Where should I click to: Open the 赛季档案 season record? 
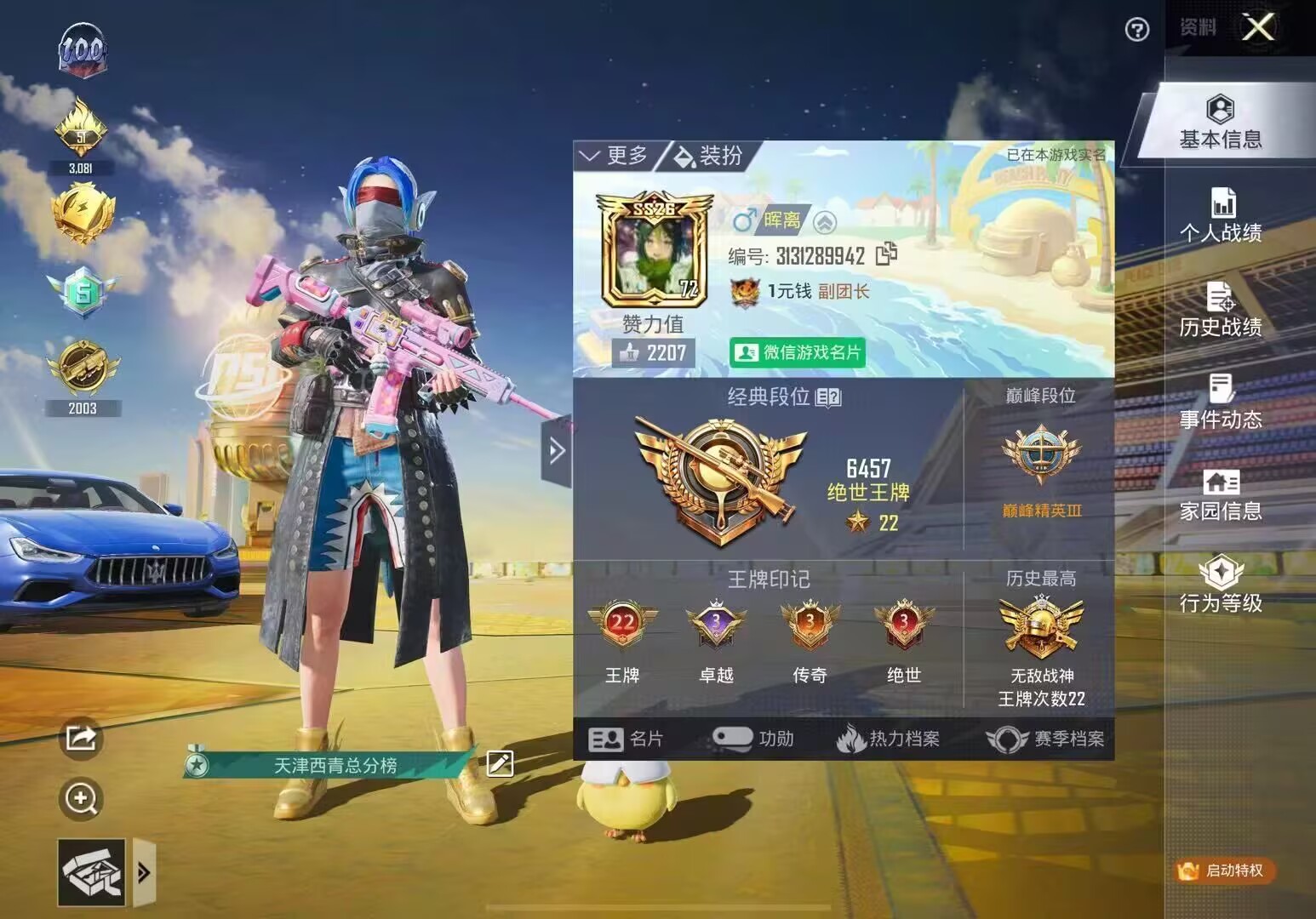point(1045,739)
